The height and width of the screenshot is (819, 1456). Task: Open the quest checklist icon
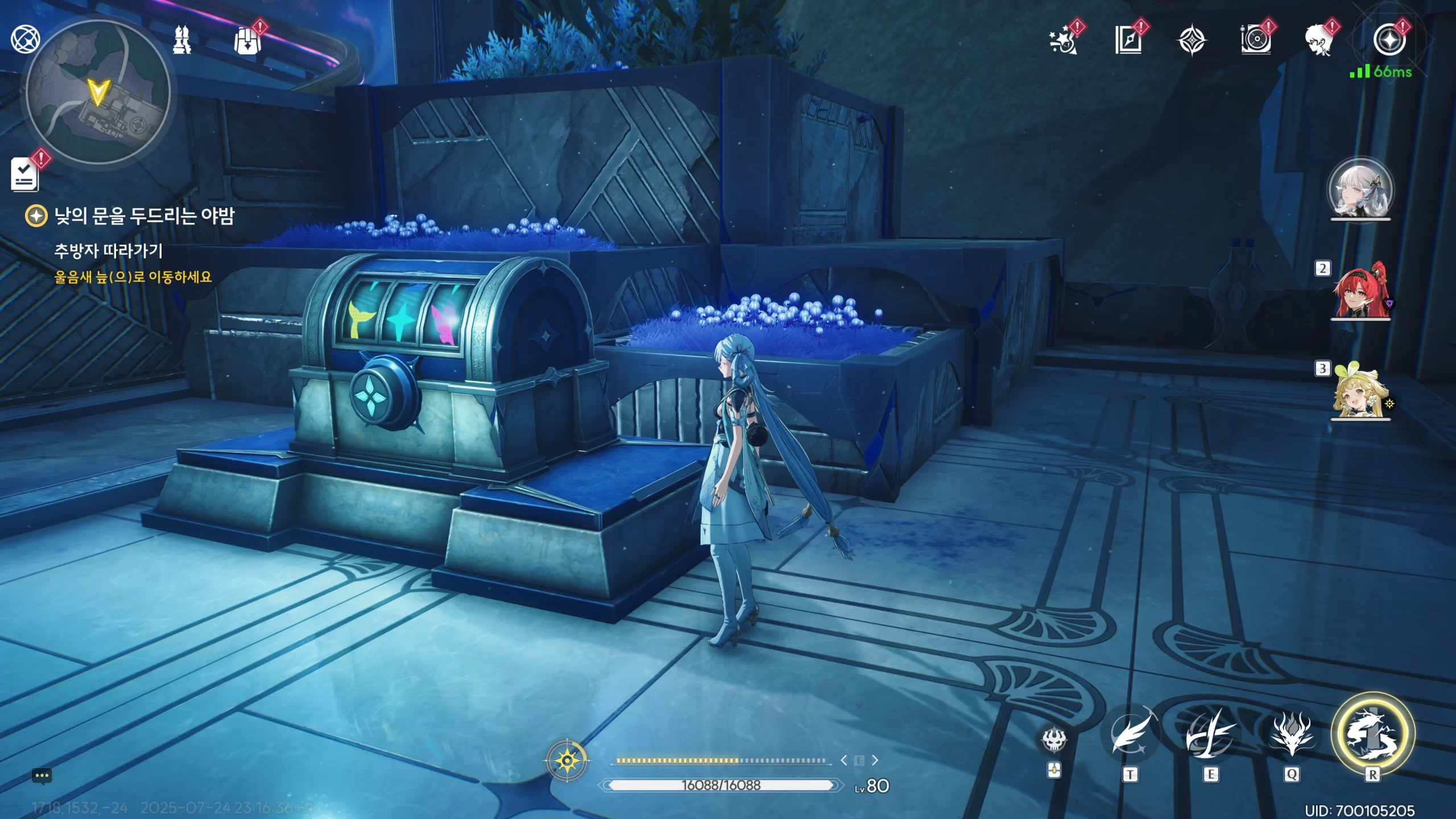25,174
